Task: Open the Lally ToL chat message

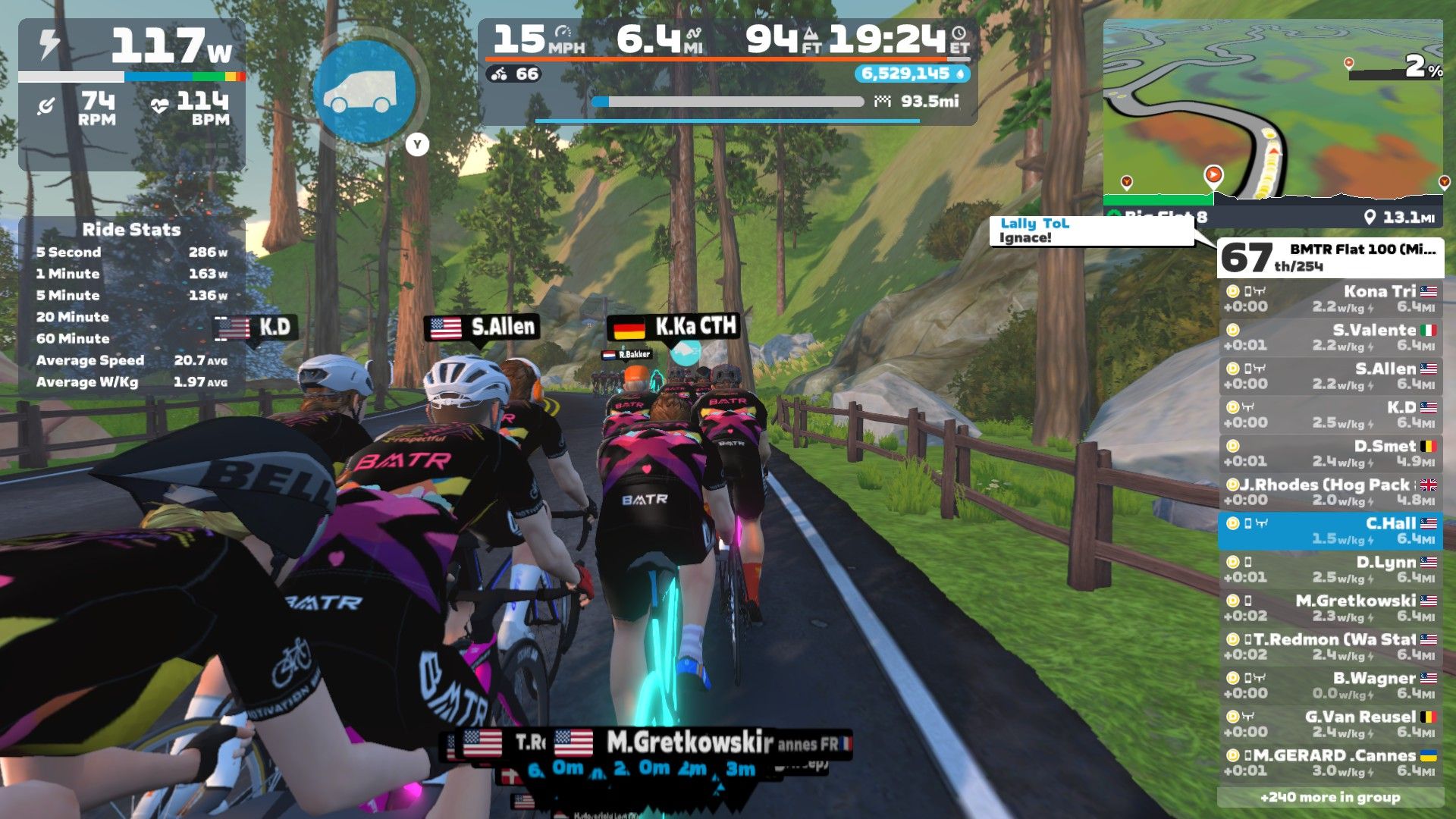Action: click(x=1090, y=231)
